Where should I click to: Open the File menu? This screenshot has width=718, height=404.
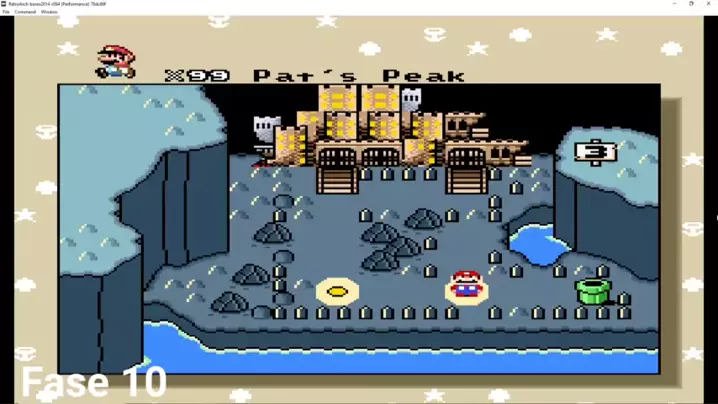coord(6,12)
